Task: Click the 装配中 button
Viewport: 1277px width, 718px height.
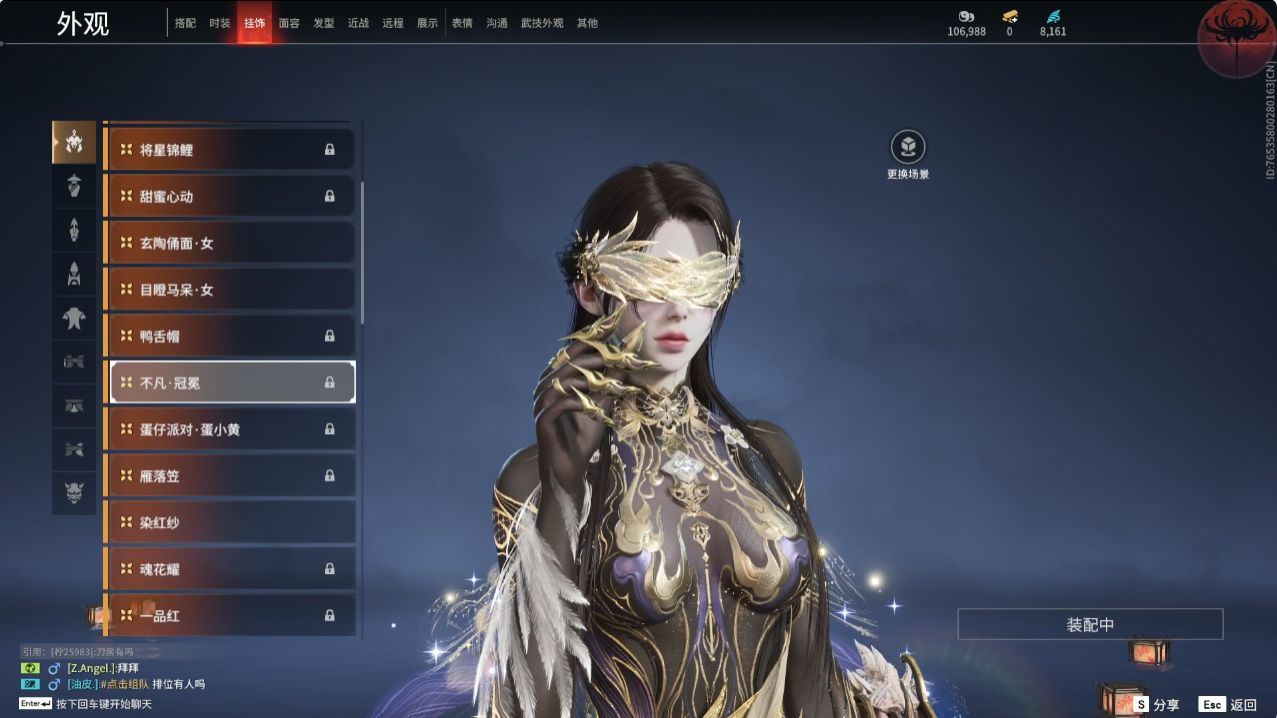Action: [1090, 625]
